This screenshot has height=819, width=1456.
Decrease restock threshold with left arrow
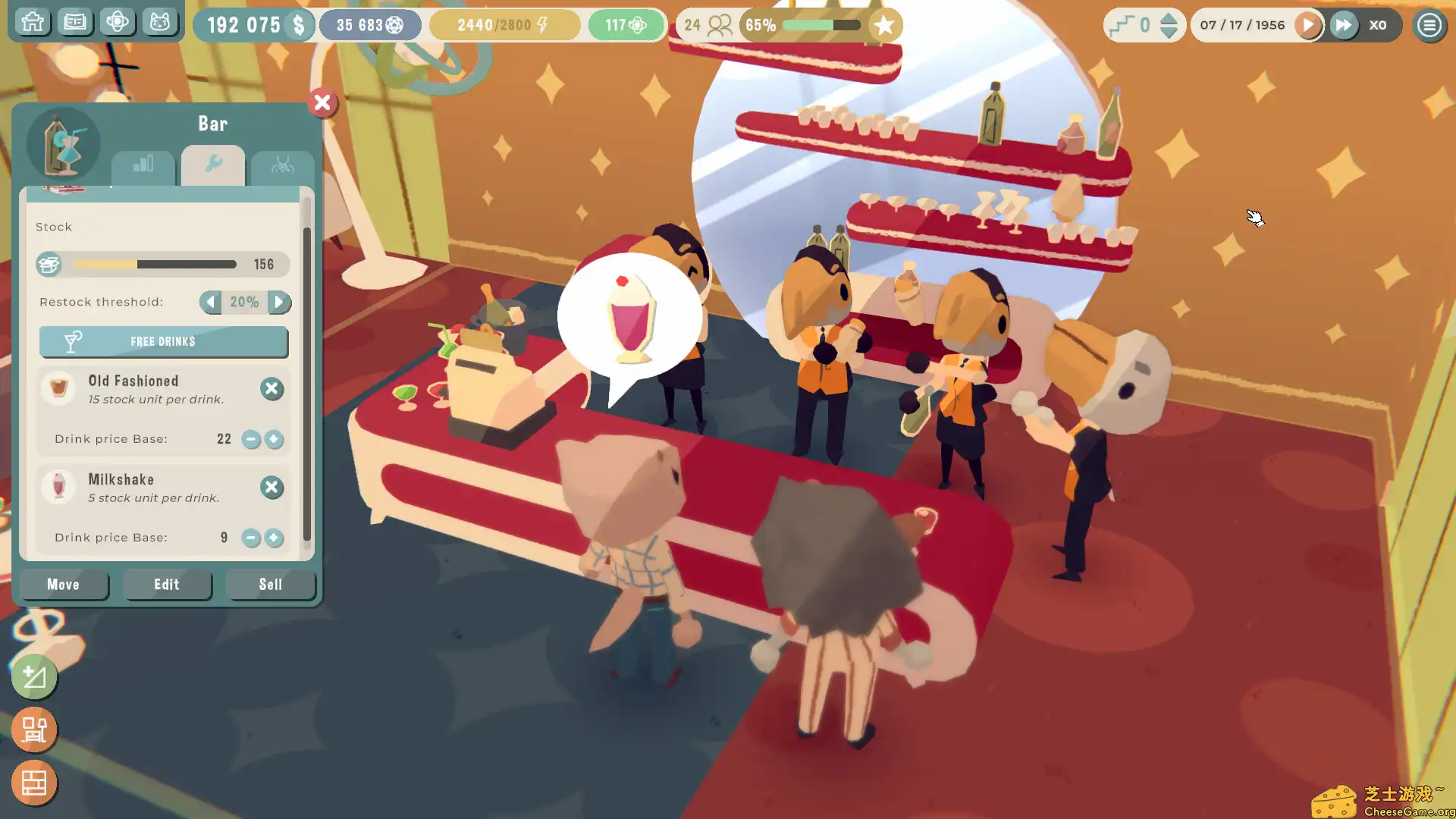coord(210,302)
